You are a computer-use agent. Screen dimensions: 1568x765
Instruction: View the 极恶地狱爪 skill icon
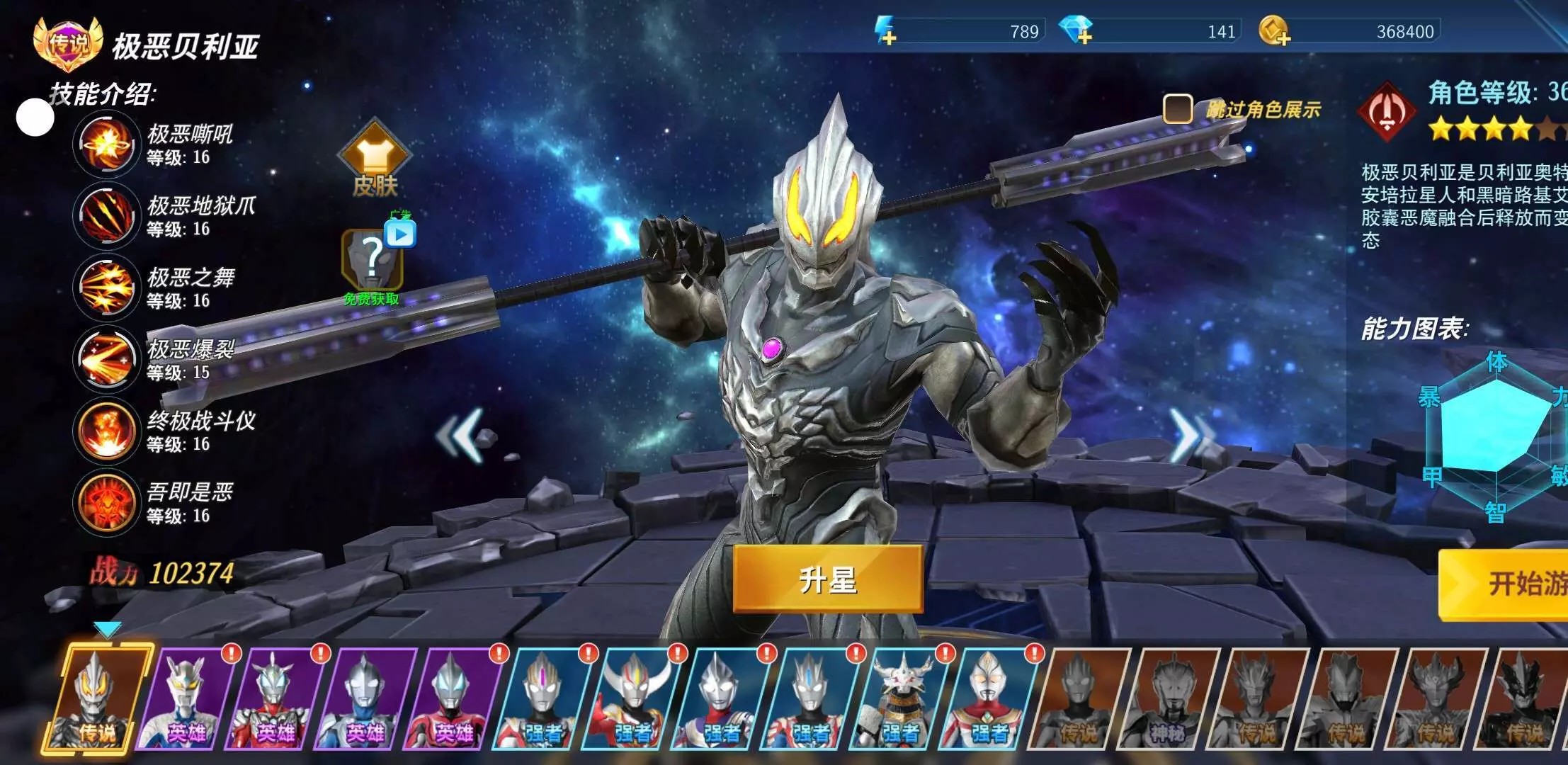click(x=106, y=216)
